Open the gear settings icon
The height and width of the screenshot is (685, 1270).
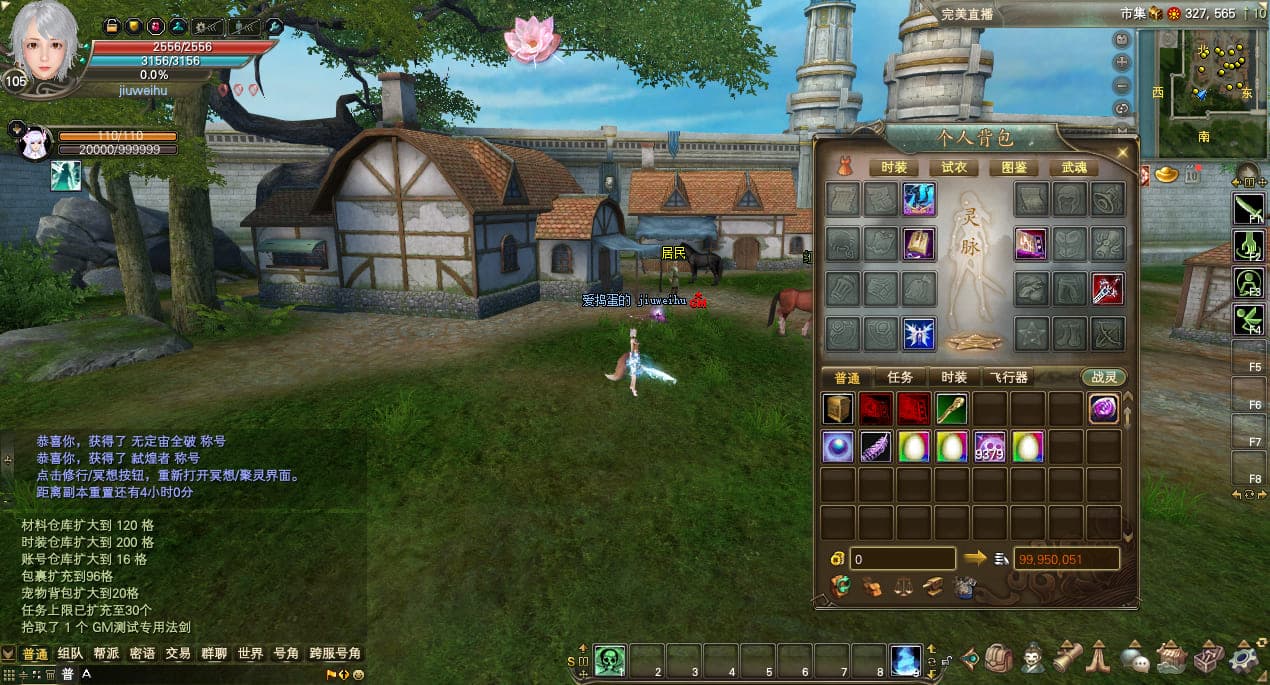(x=1244, y=658)
